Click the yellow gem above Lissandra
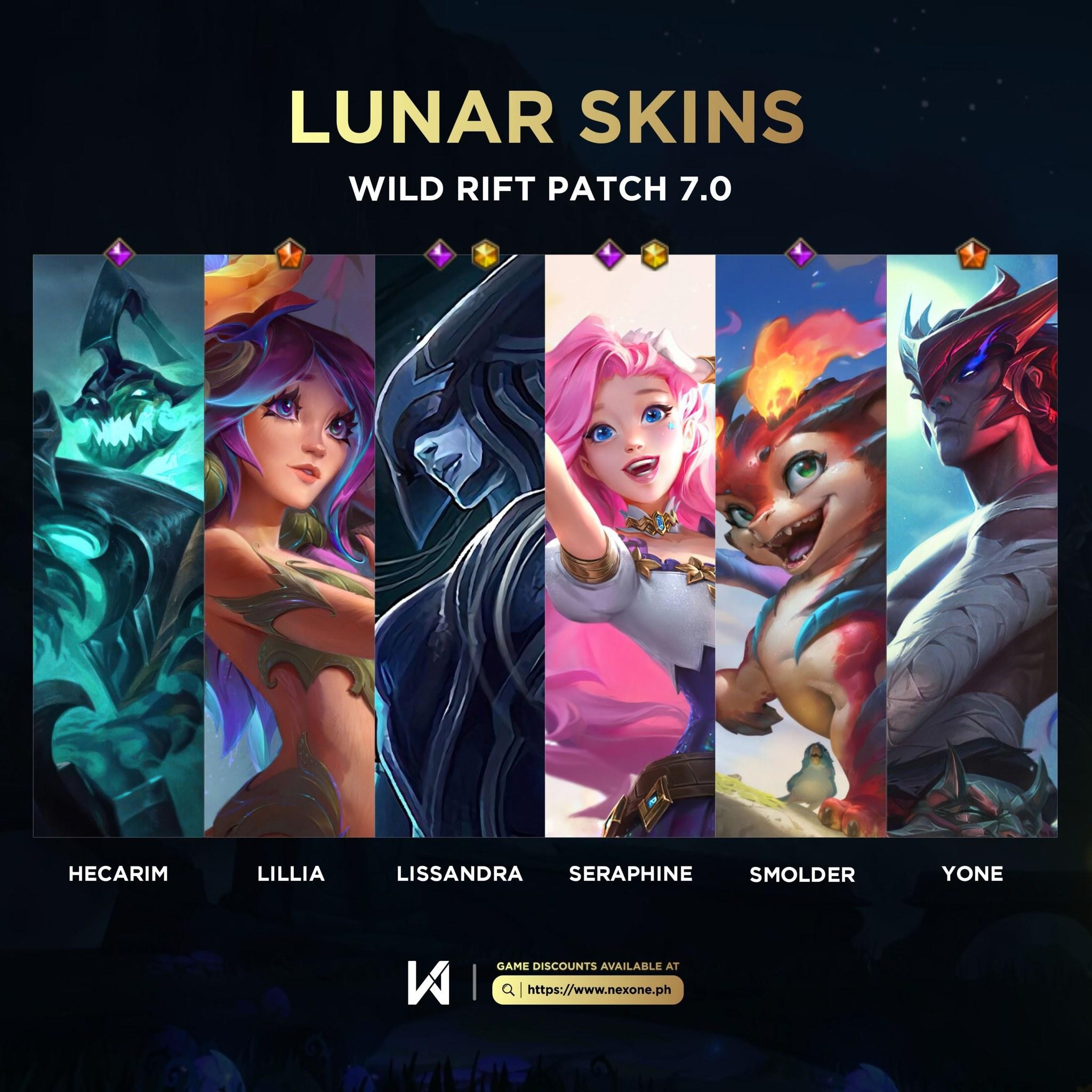The width and height of the screenshot is (1092, 1092). (486, 254)
